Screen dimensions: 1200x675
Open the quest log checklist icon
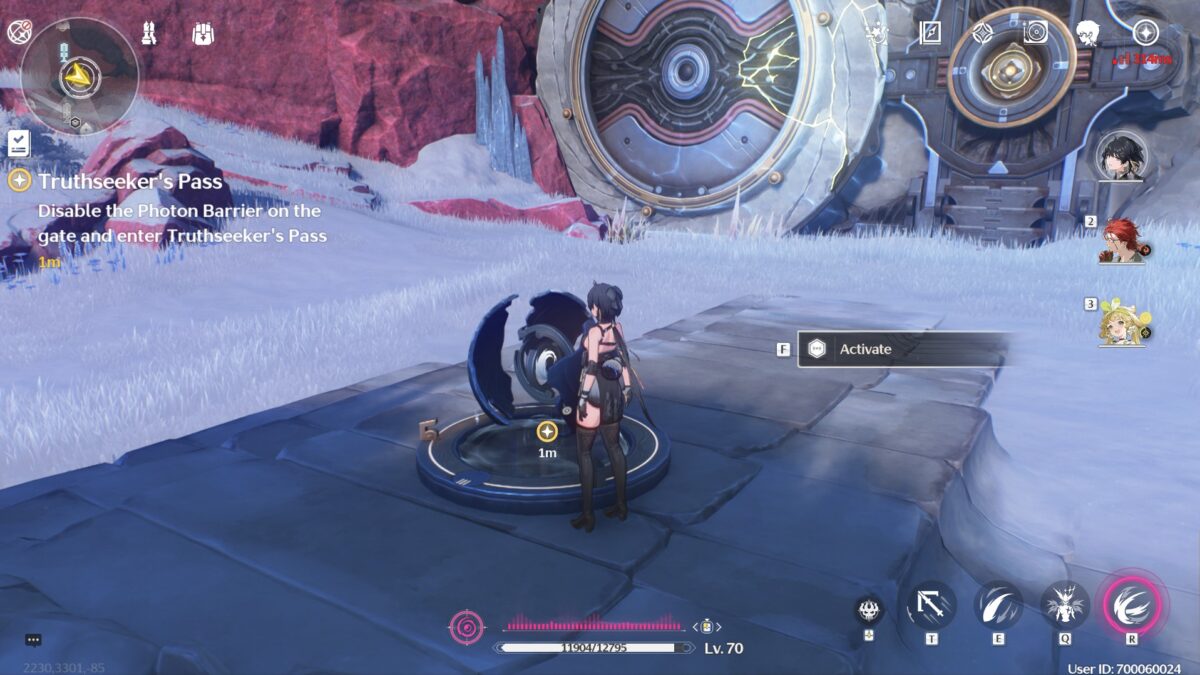[18, 143]
